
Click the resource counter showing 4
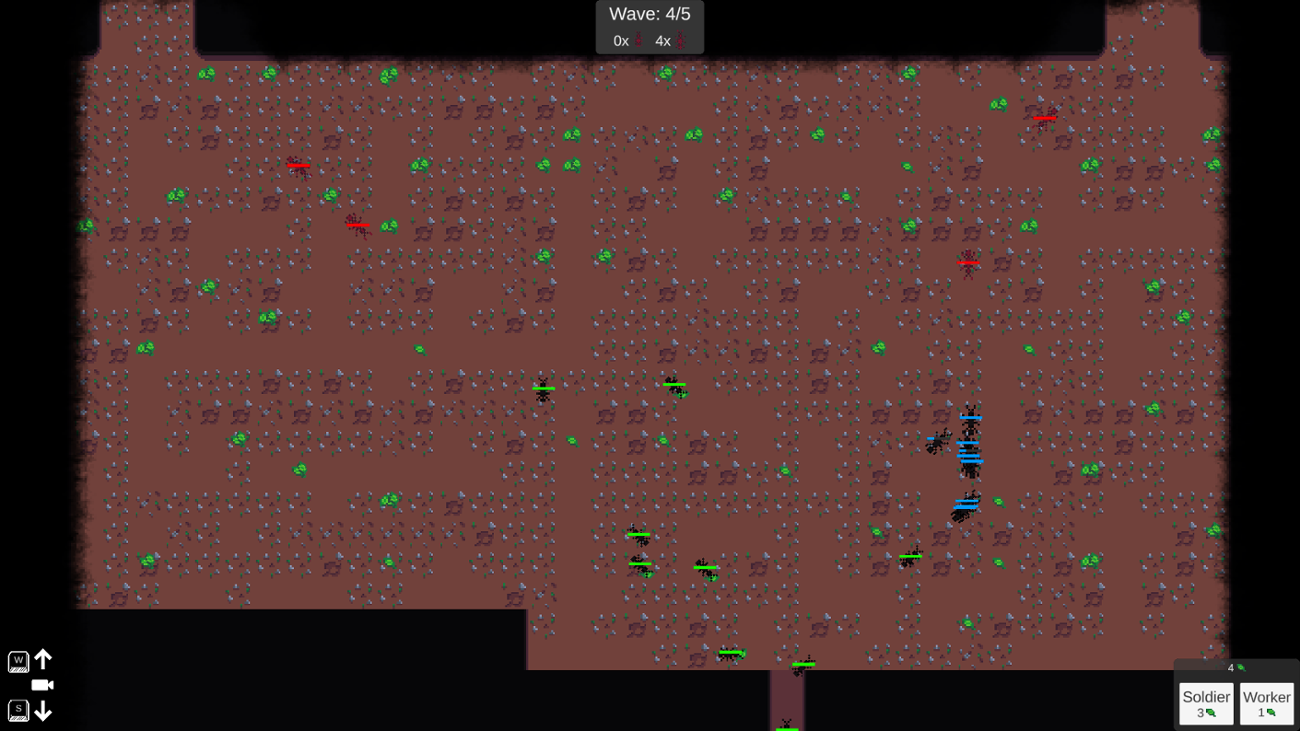(x=1232, y=666)
